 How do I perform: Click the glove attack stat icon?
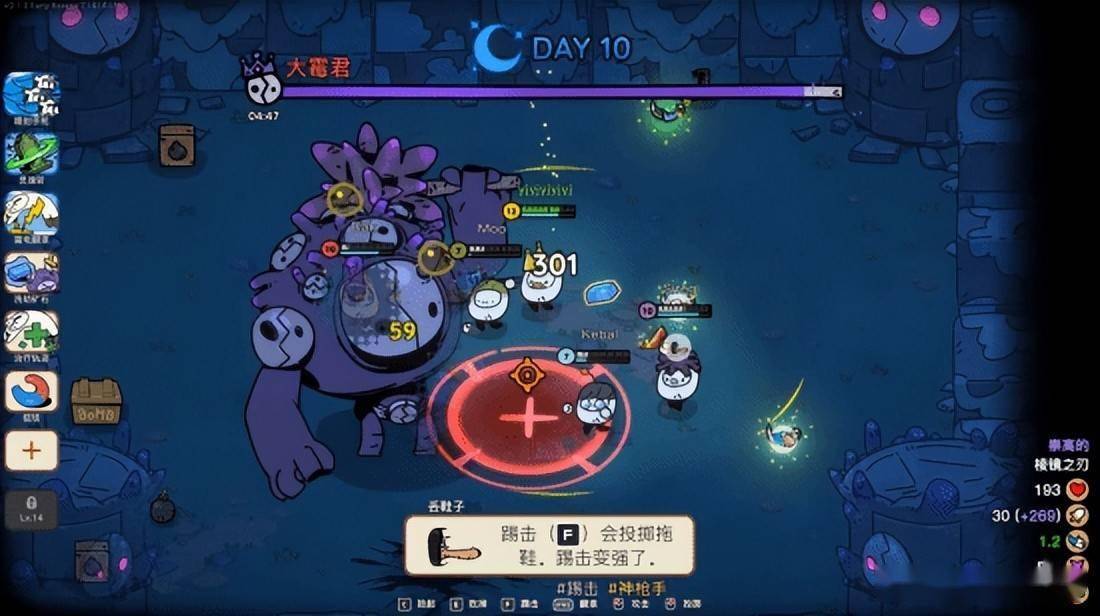point(1077,516)
